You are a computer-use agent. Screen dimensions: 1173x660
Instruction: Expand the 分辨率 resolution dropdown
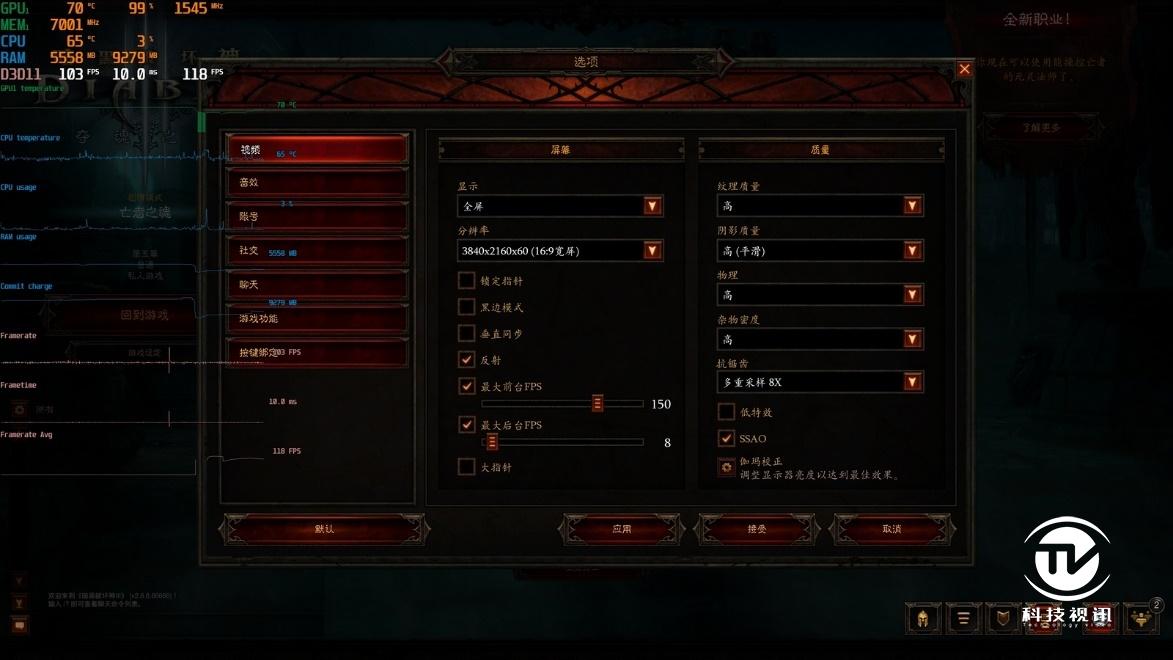click(652, 251)
